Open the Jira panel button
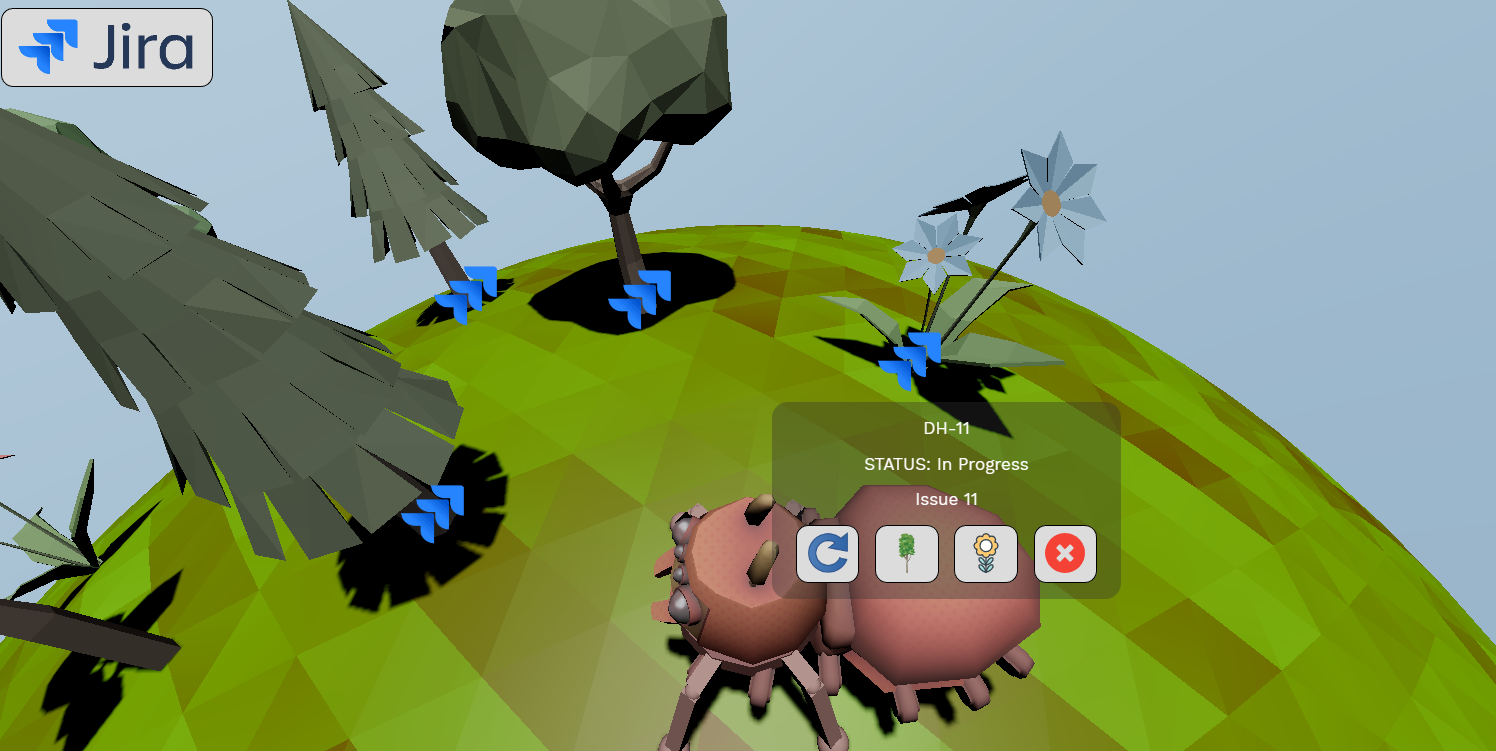The height and width of the screenshot is (751, 1496). pos(106,46)
